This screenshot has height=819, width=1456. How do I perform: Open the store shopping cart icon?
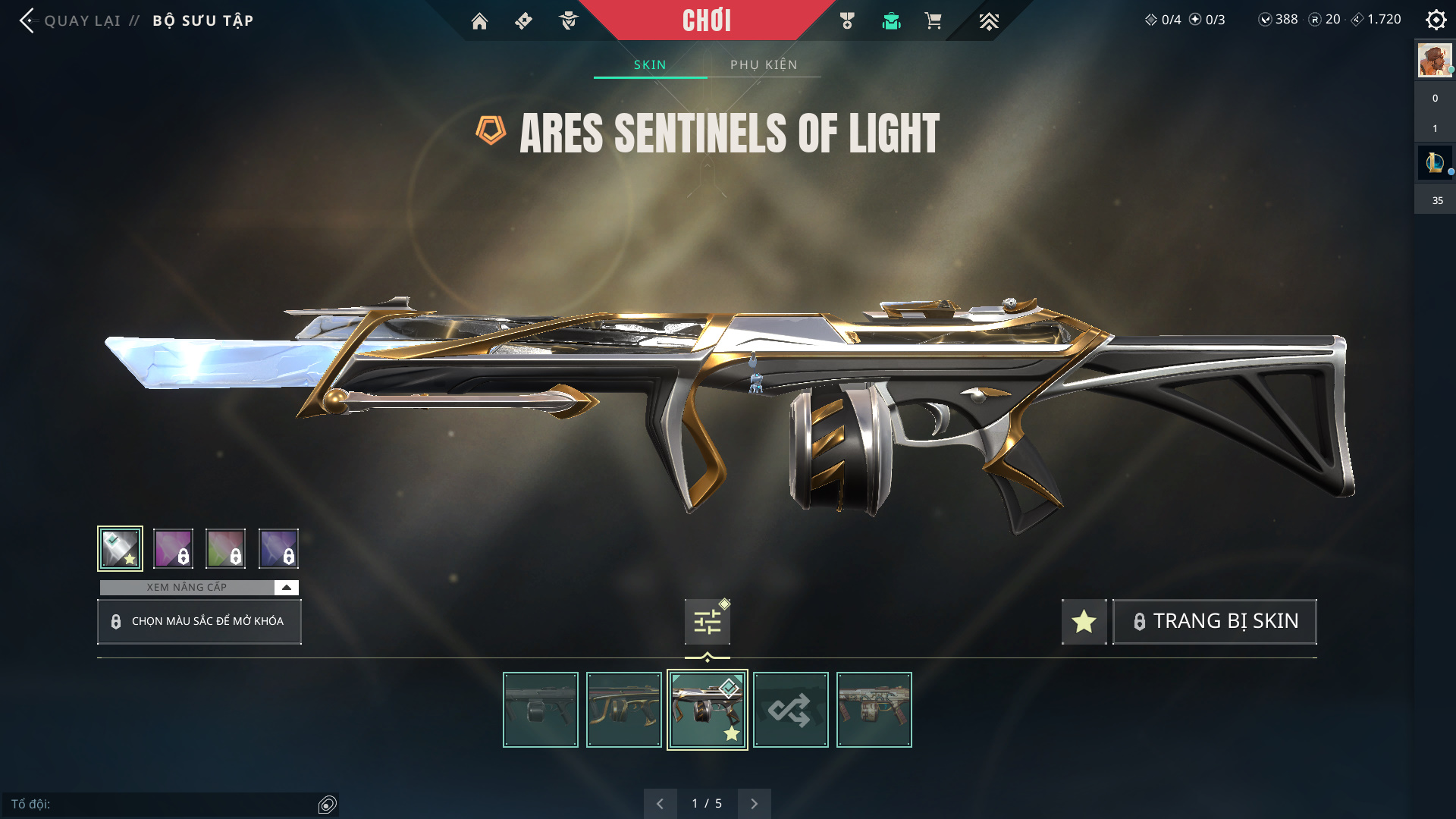tap(933, 21)
